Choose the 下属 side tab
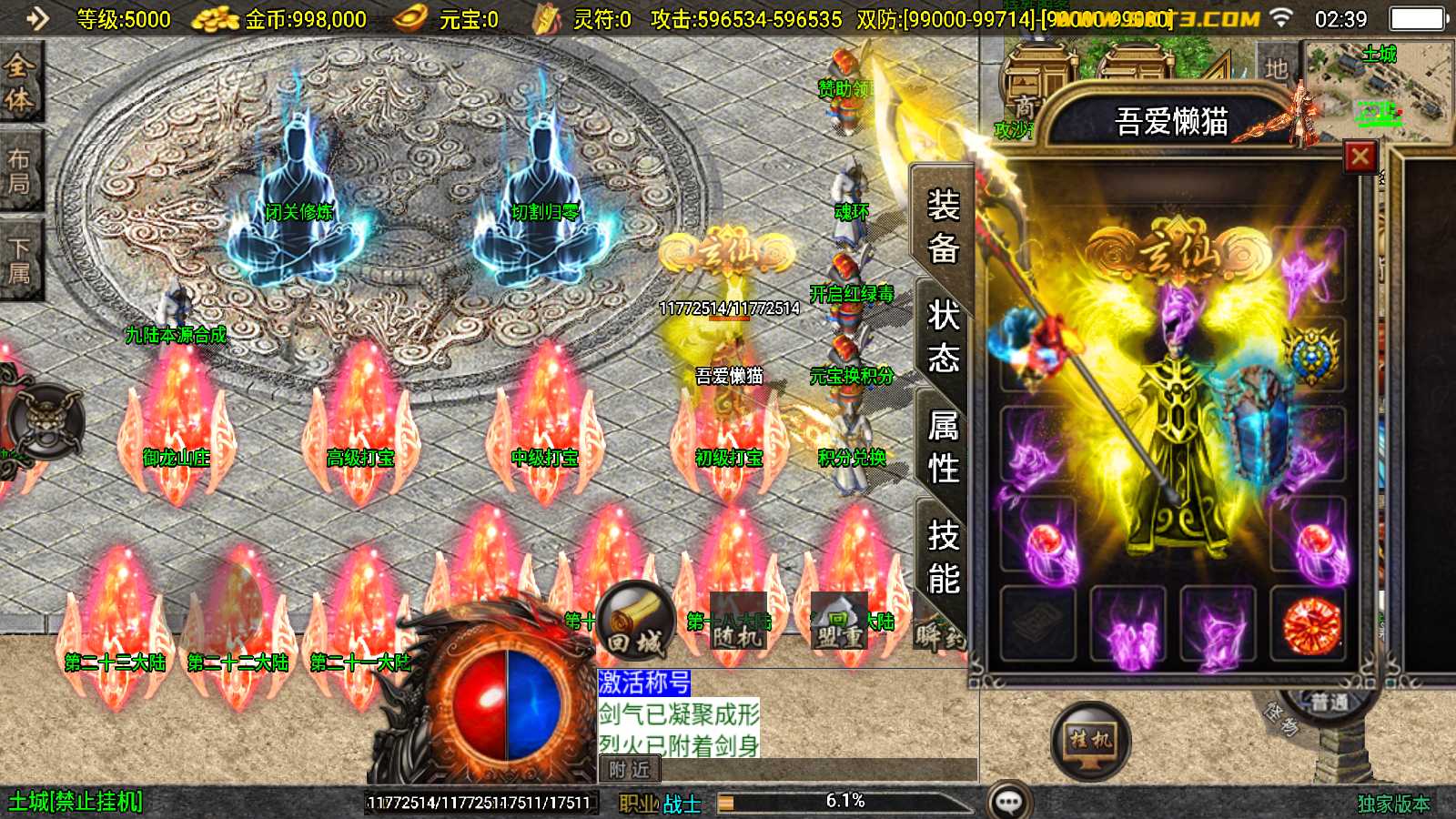This screenshot has width=1456, height=819. tap(20, 260)
